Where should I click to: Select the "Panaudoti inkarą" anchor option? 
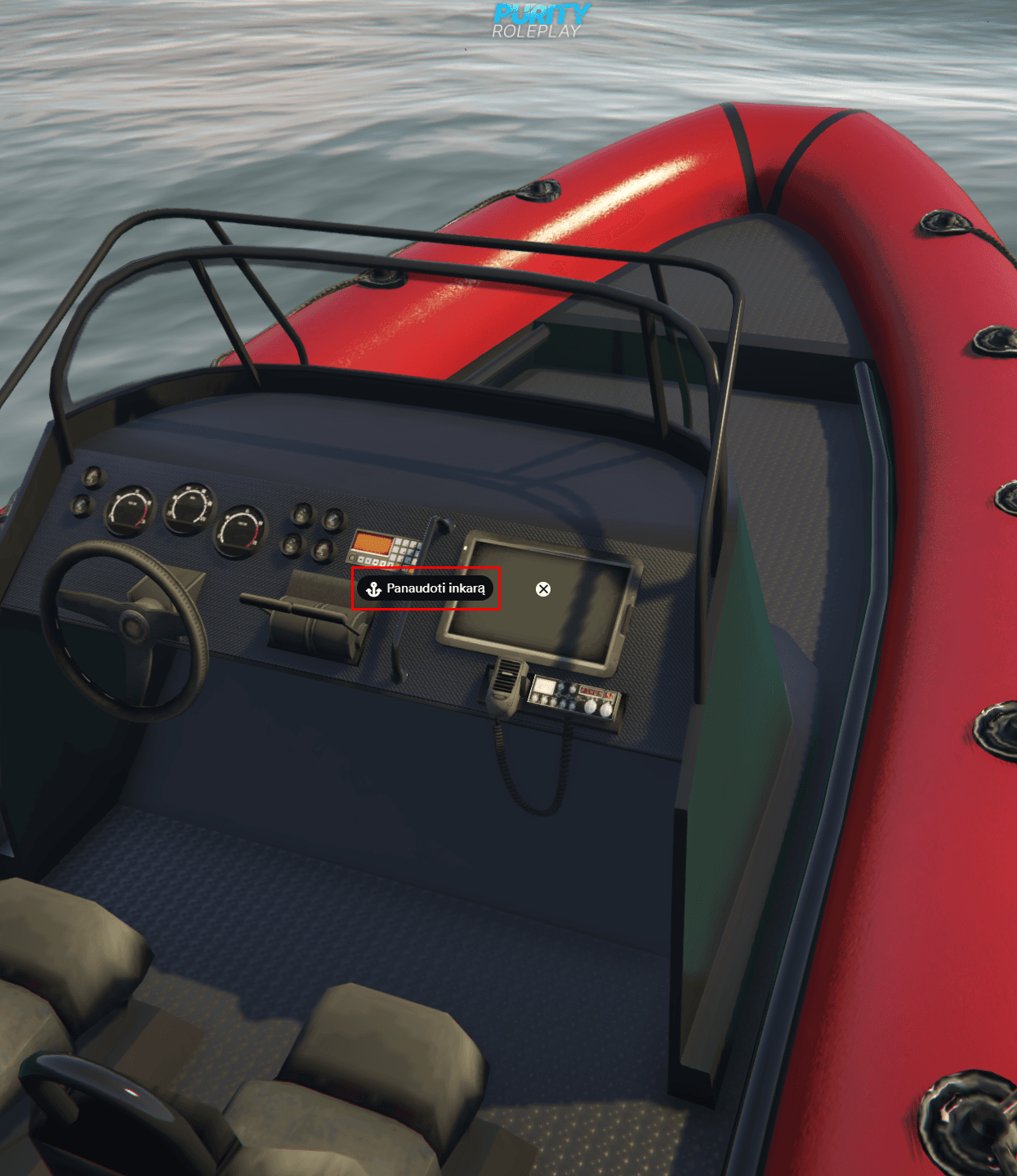click(426, 588)
